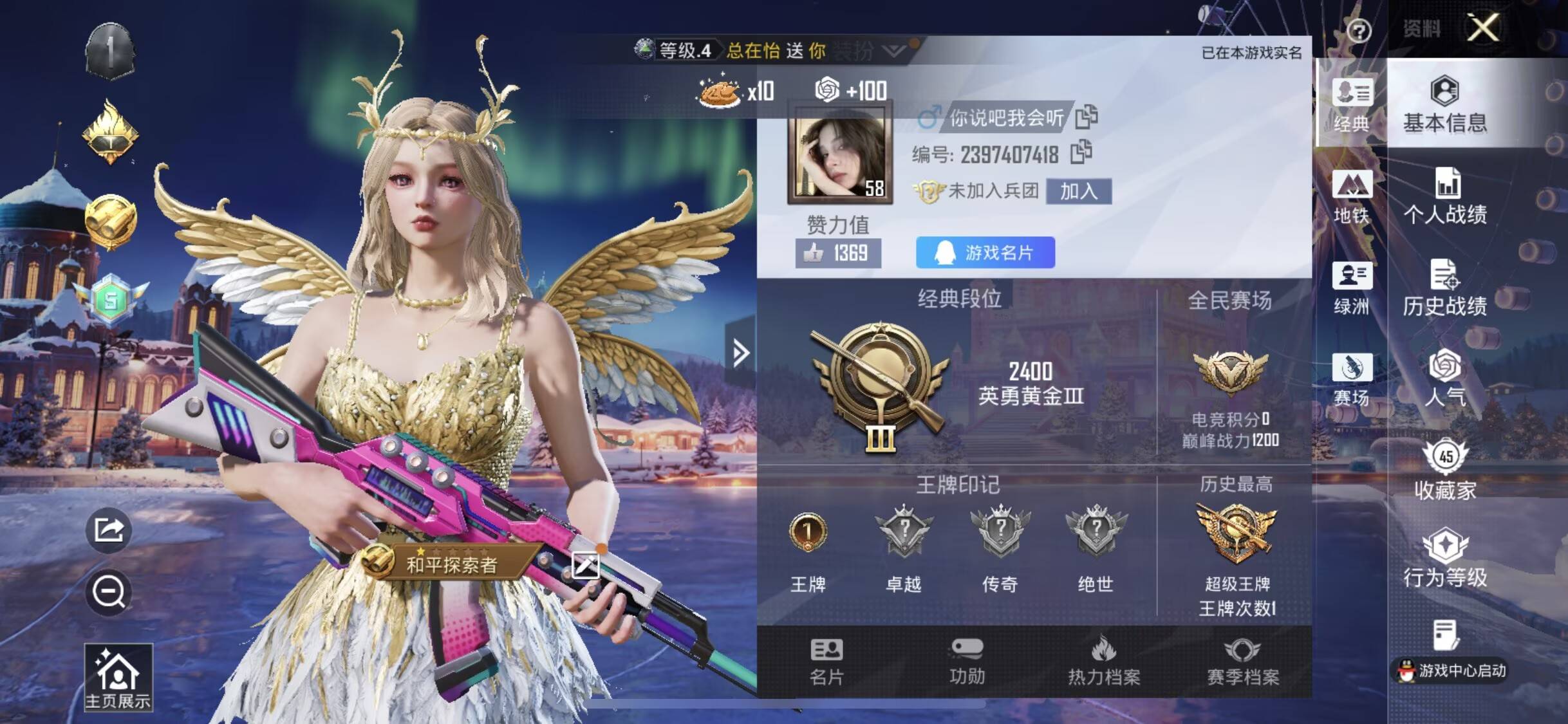Close the profile screen with X
Image resolution: width=1568 pixels, height=724 pixels.
tap(1482, 28)
